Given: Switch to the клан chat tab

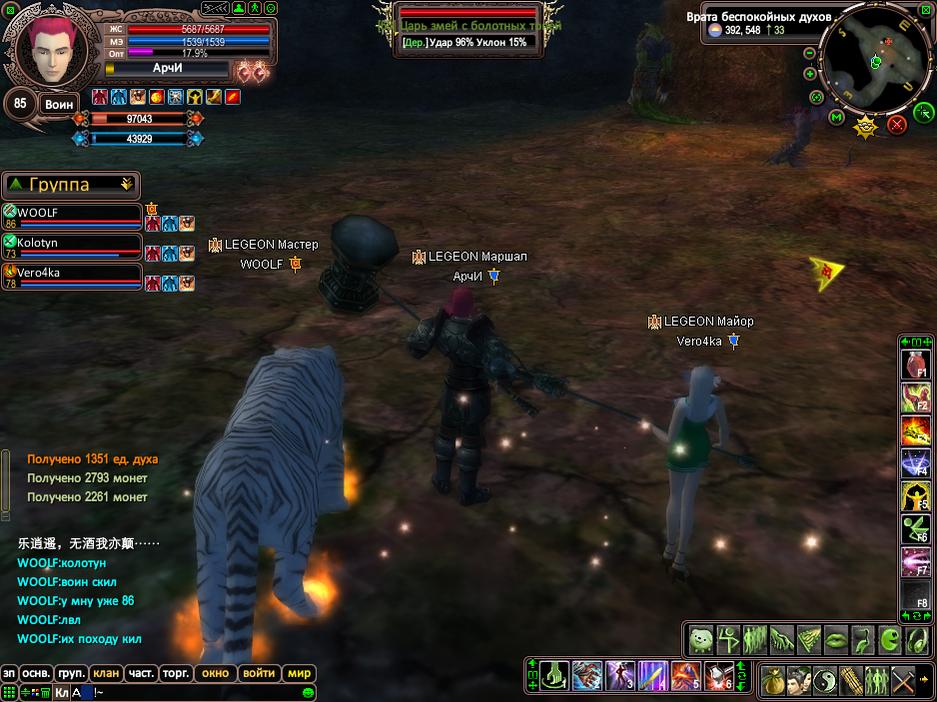Looking at the screenshot, I should 104,673.
